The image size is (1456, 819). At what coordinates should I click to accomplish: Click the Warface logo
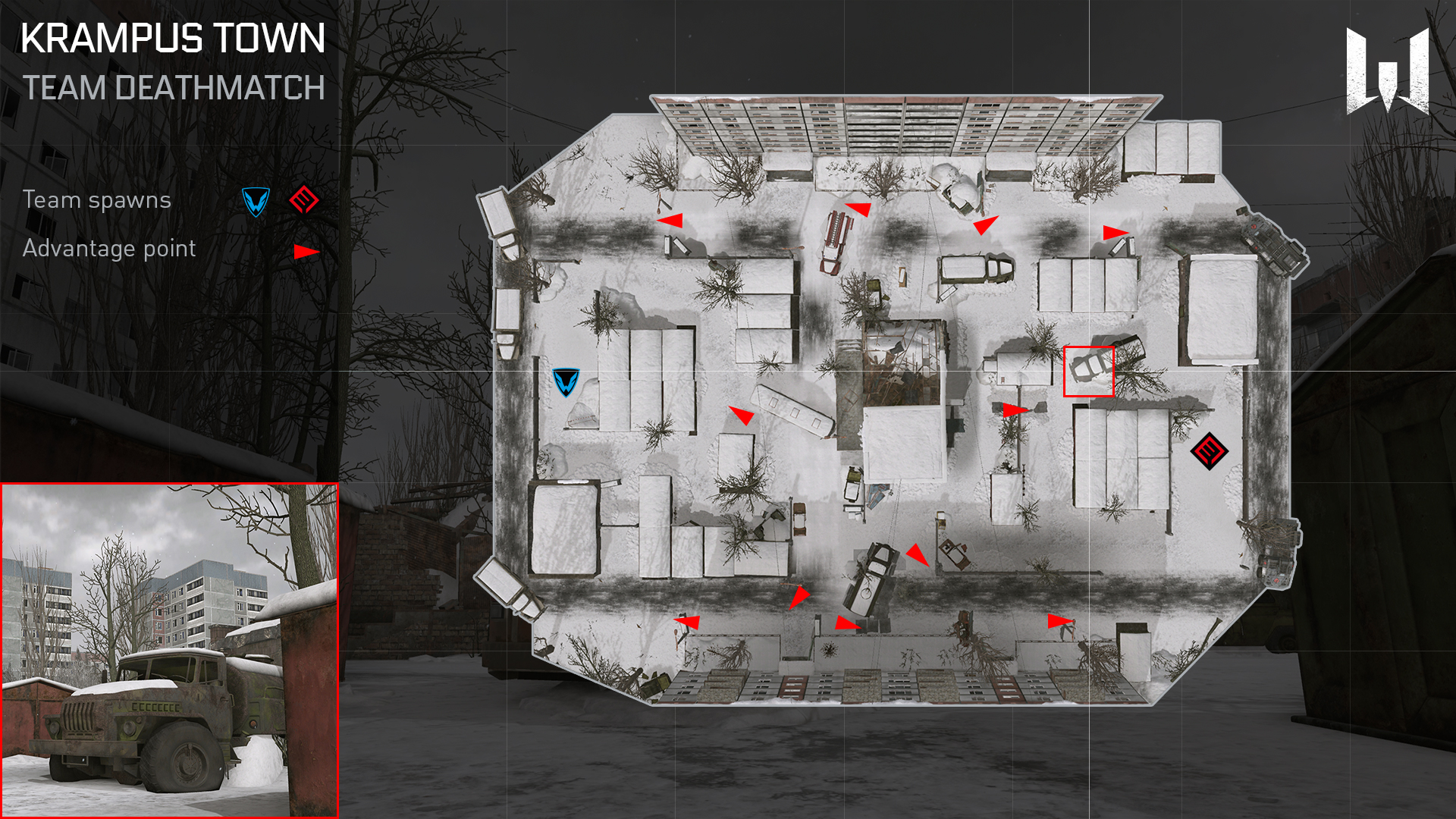point(1388,71)
